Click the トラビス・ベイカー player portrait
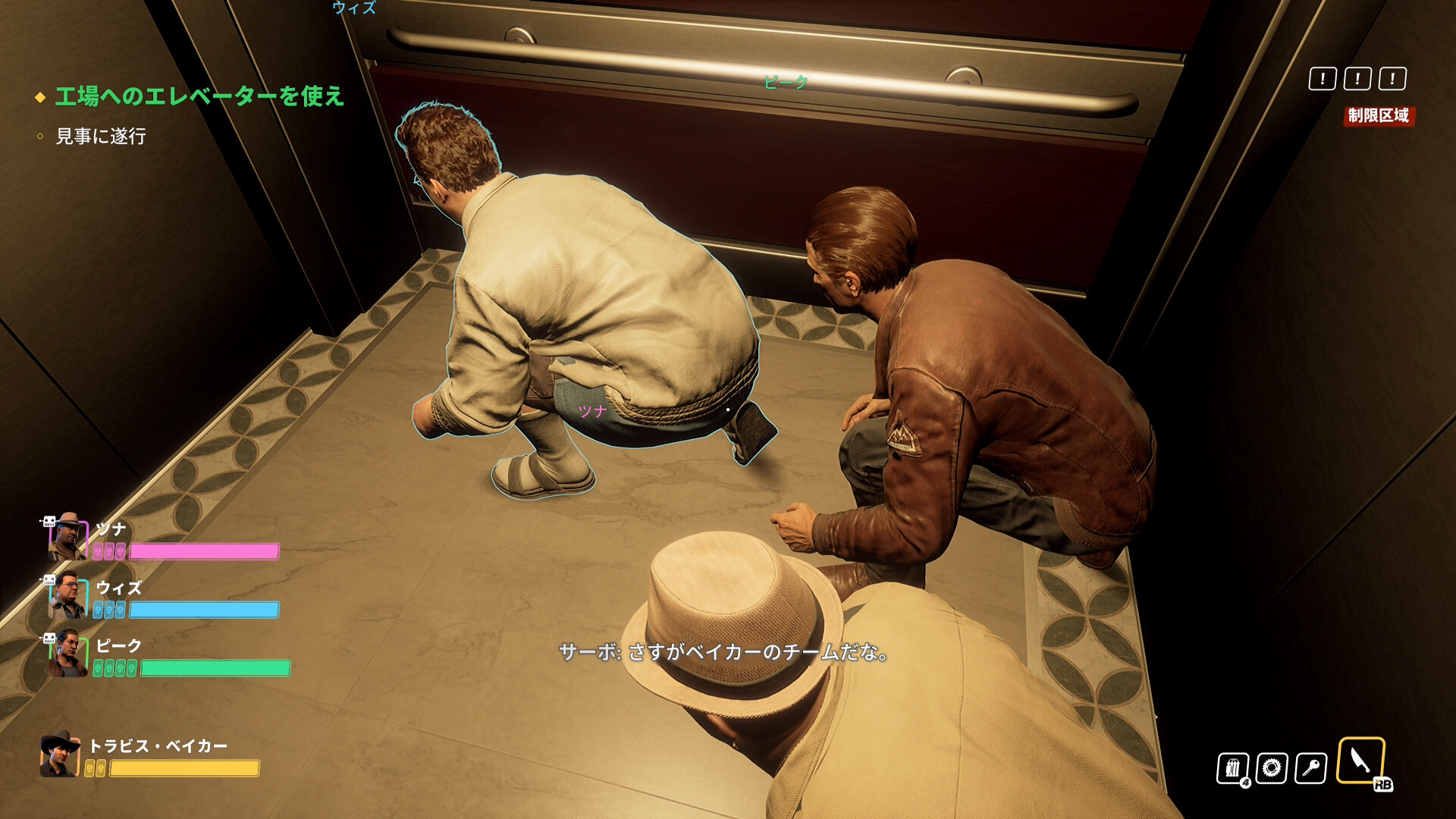 coord(60,755)
